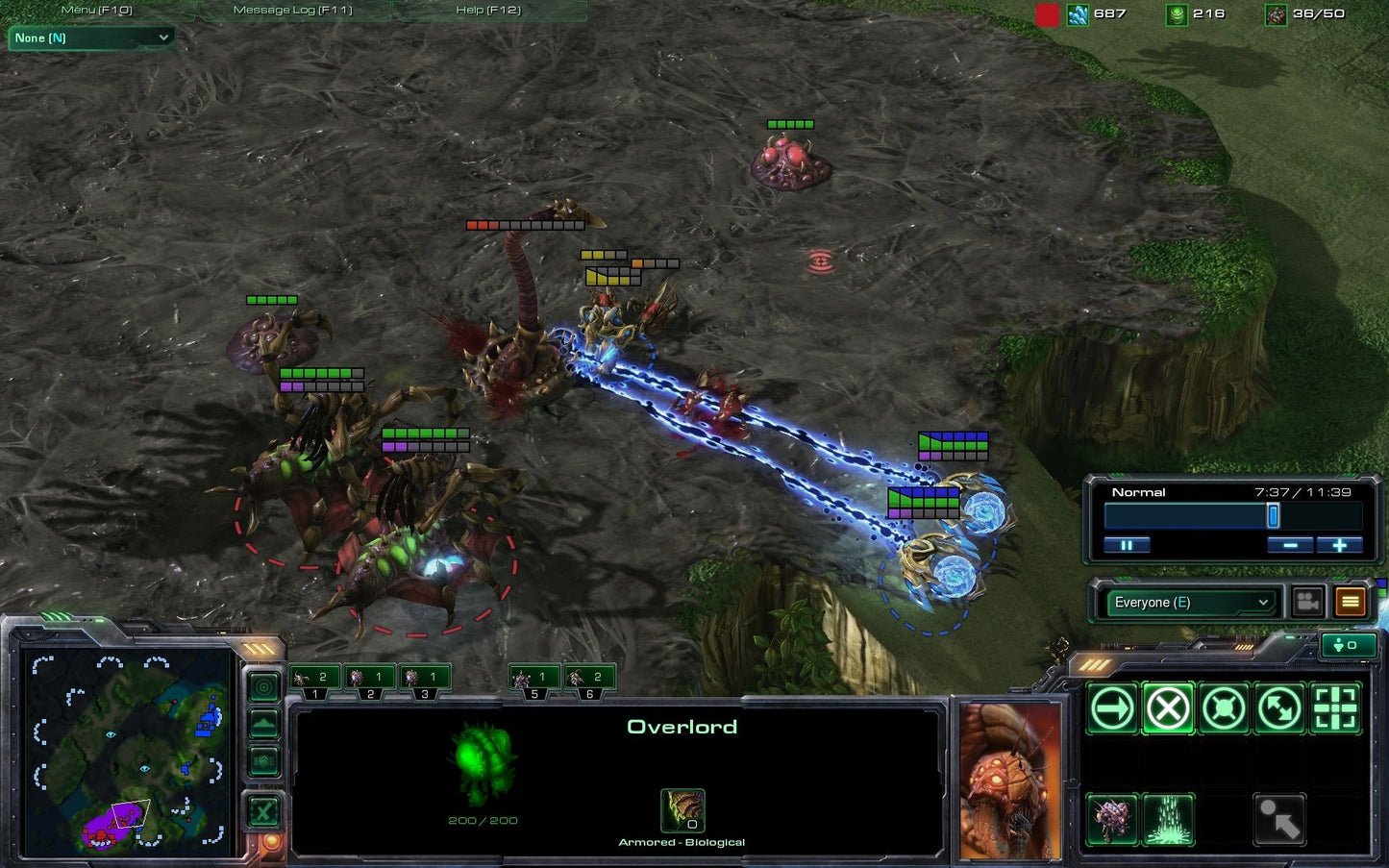1389x868 pixels.
Task: Decrease replay speed with the minus button
Action: 1291,545
